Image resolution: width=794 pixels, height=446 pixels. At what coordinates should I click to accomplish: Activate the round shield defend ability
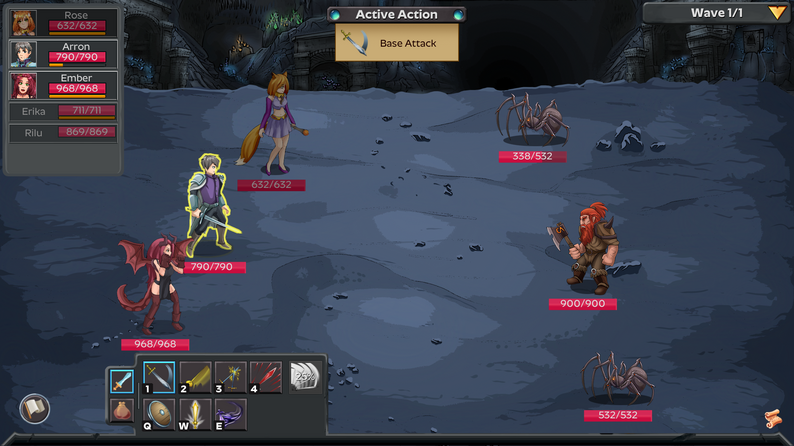159,413
